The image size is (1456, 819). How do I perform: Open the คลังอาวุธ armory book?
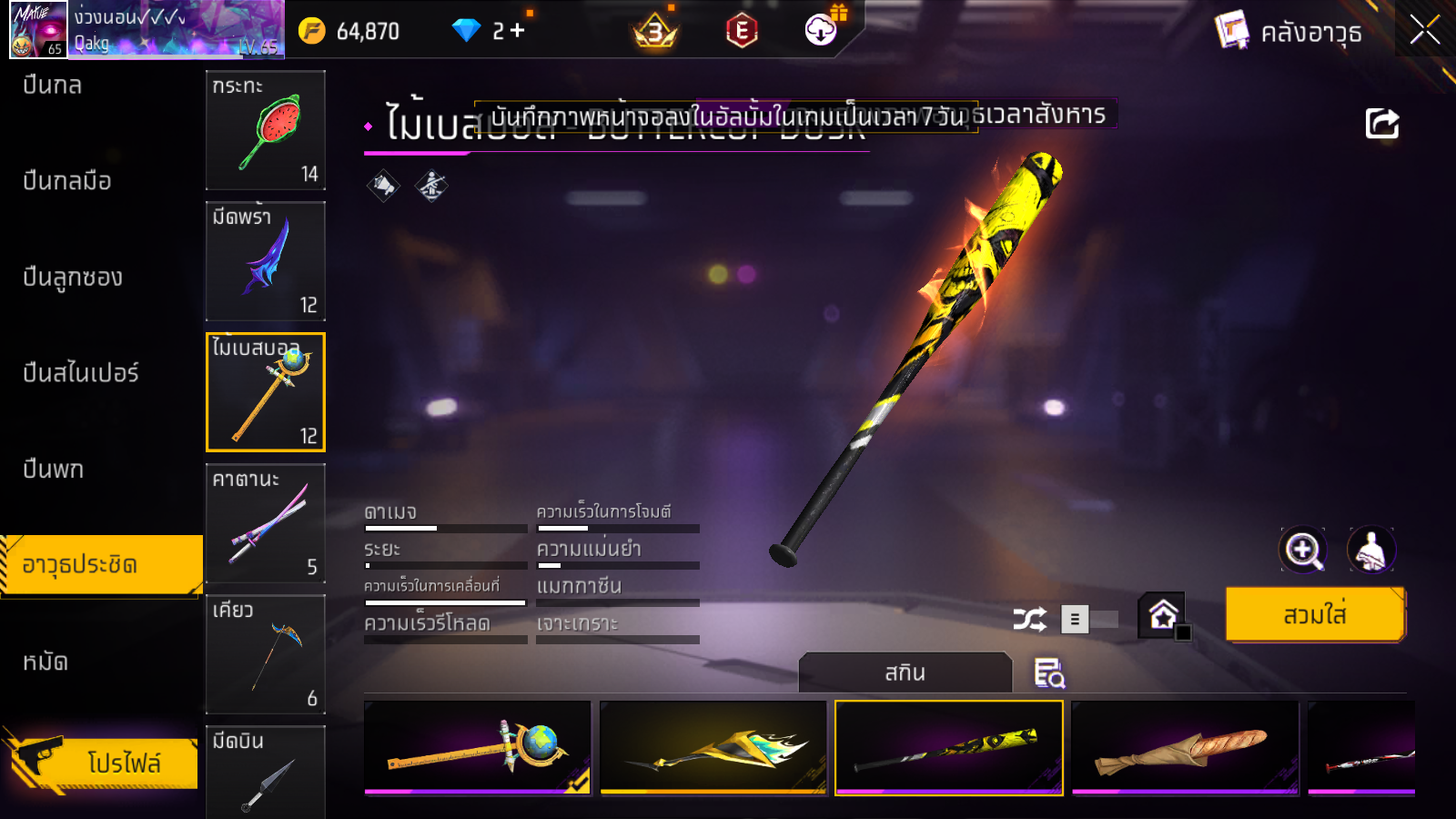1289,32
